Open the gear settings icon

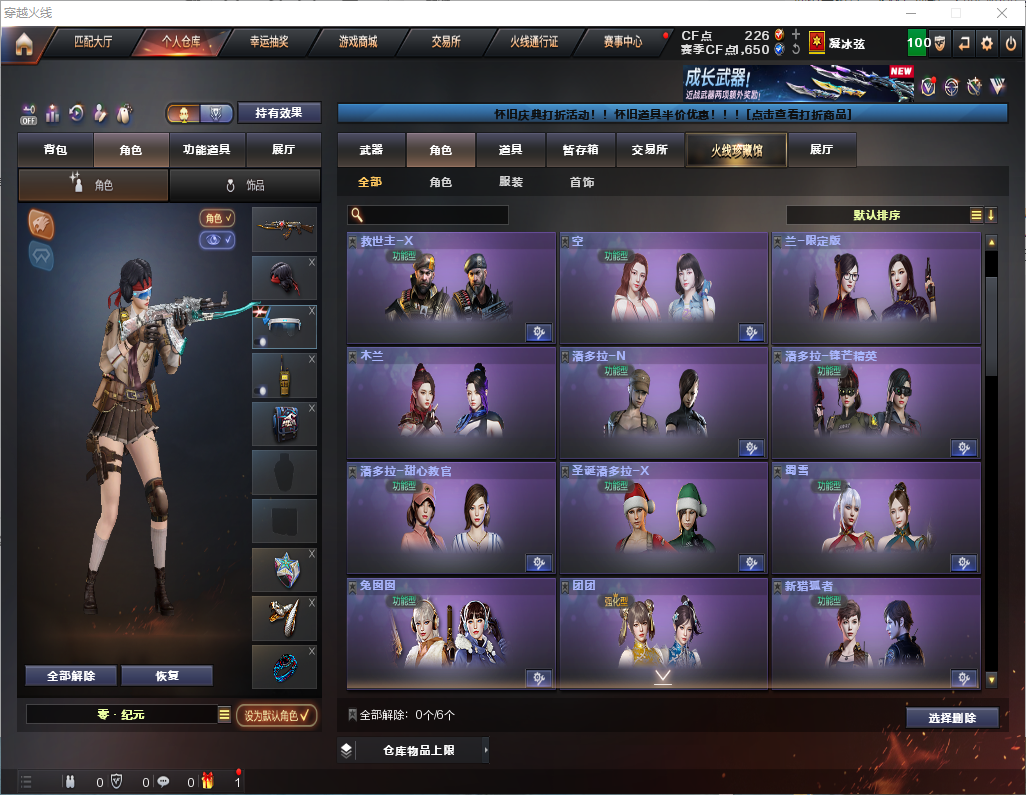pyautogui.click(x=987, y=43)
